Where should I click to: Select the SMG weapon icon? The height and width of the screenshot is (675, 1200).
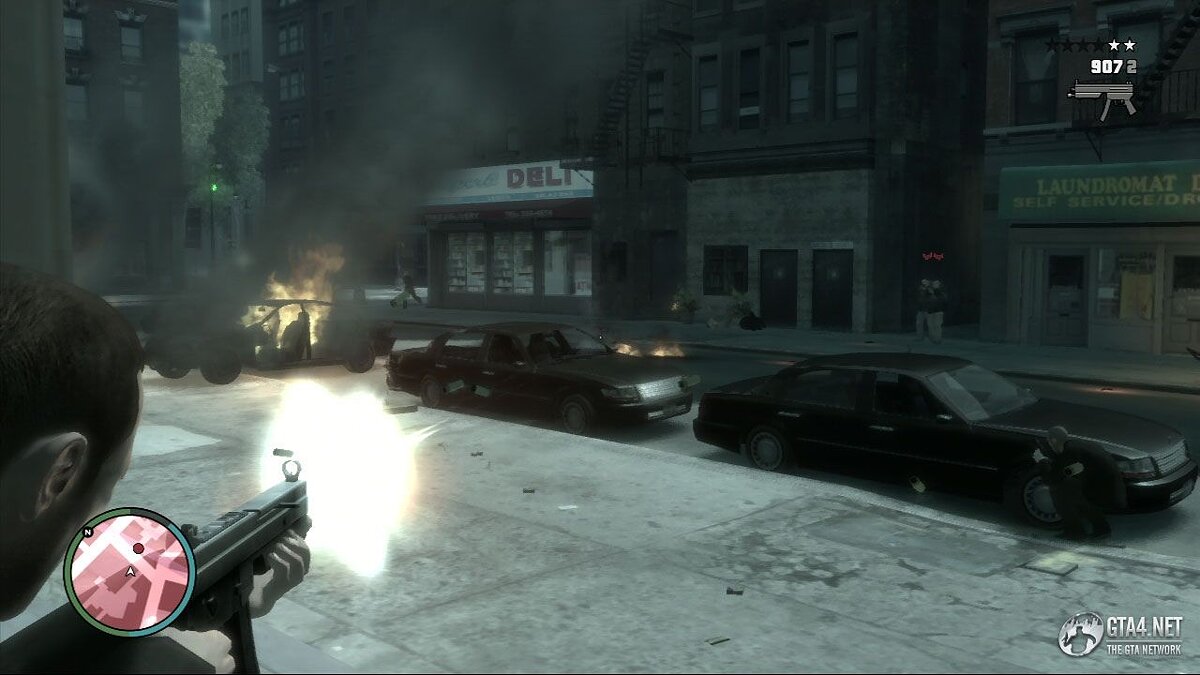(1101, 98)
